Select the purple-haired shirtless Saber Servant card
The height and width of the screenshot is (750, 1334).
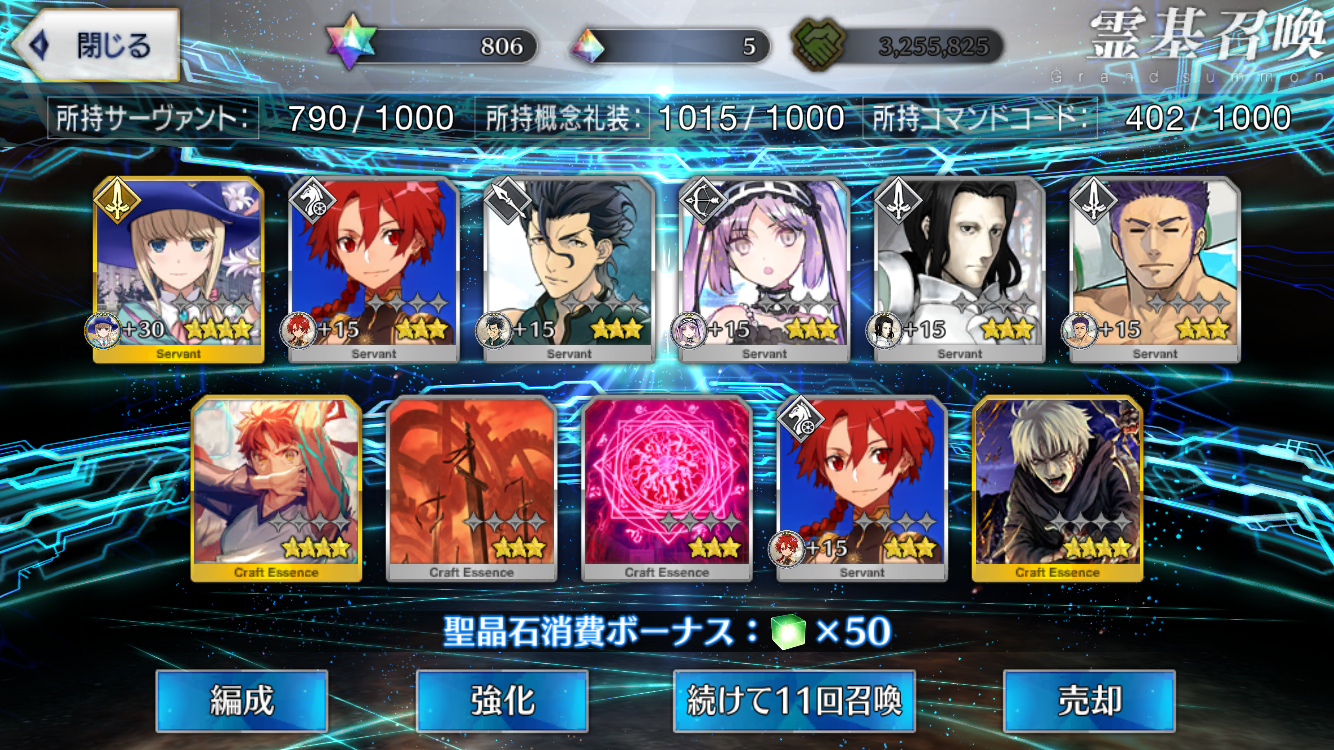tap(1155, 268)
